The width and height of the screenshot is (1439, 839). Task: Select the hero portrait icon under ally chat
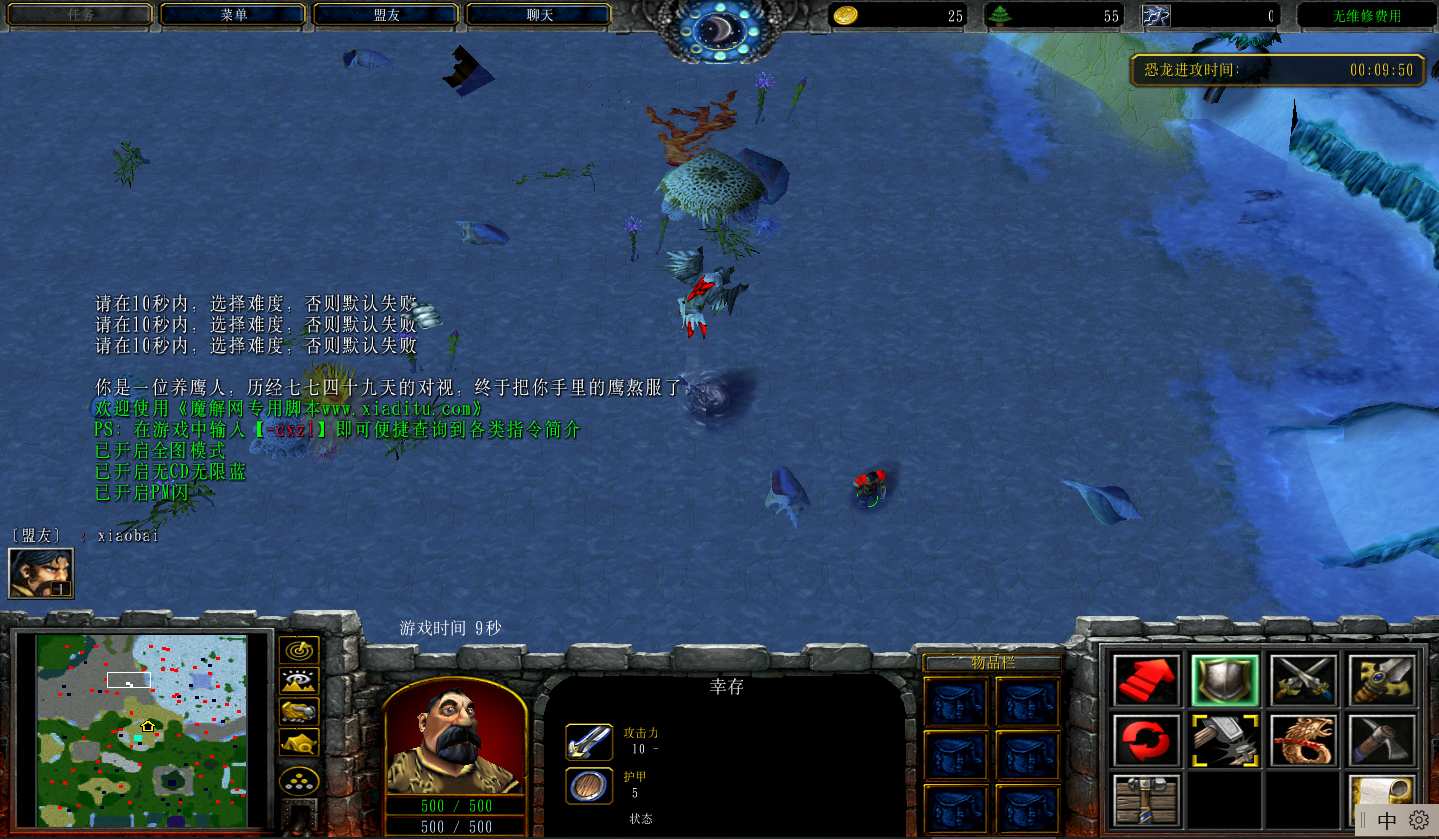(x=41, y=573)
